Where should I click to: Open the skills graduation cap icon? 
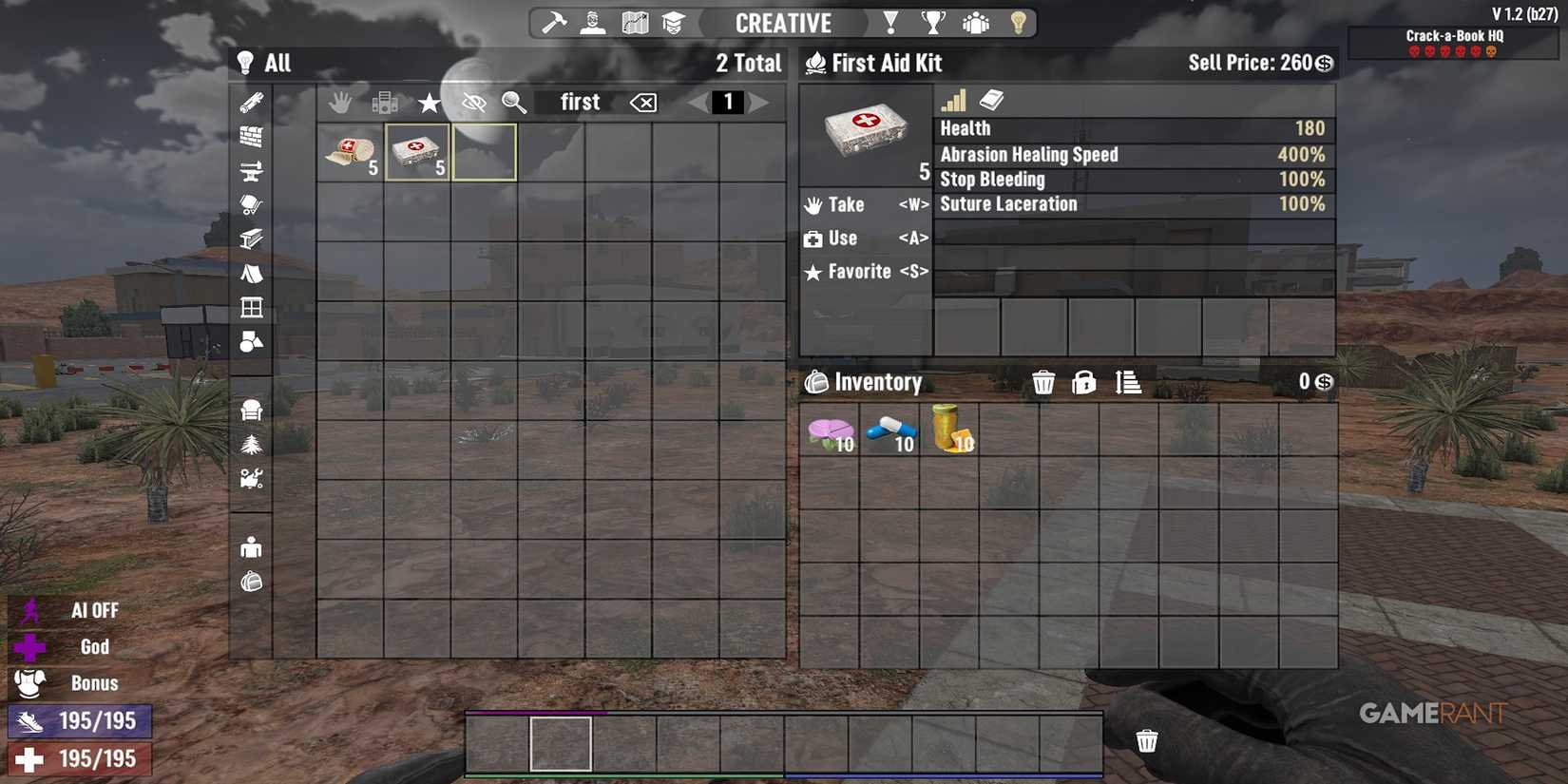[675, 22]
